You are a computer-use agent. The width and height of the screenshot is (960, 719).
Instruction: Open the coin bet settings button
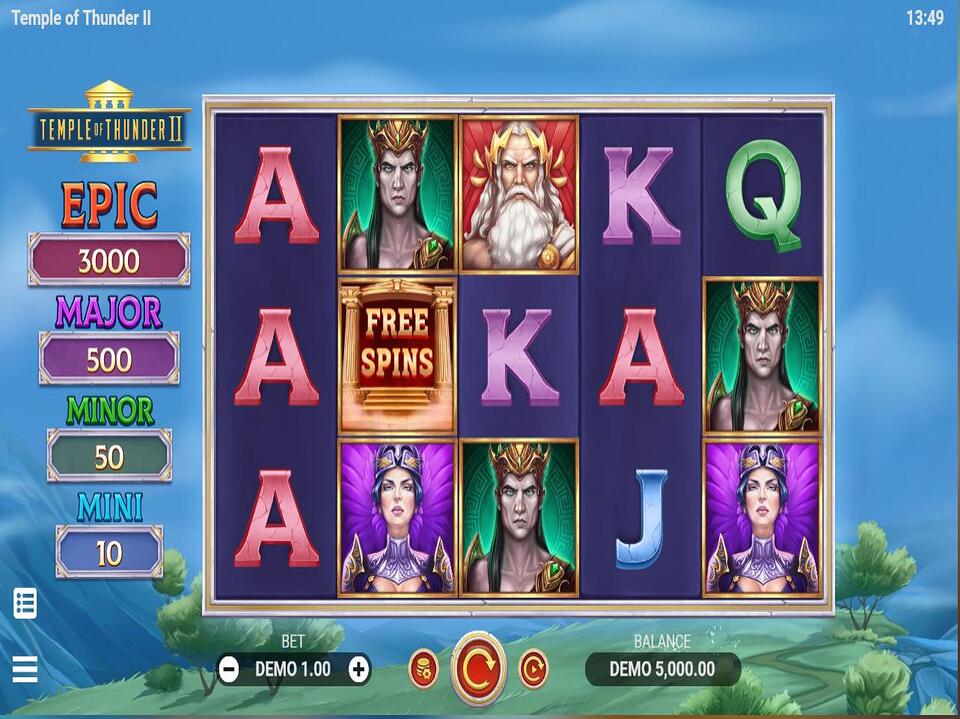[x=424, y=668]
